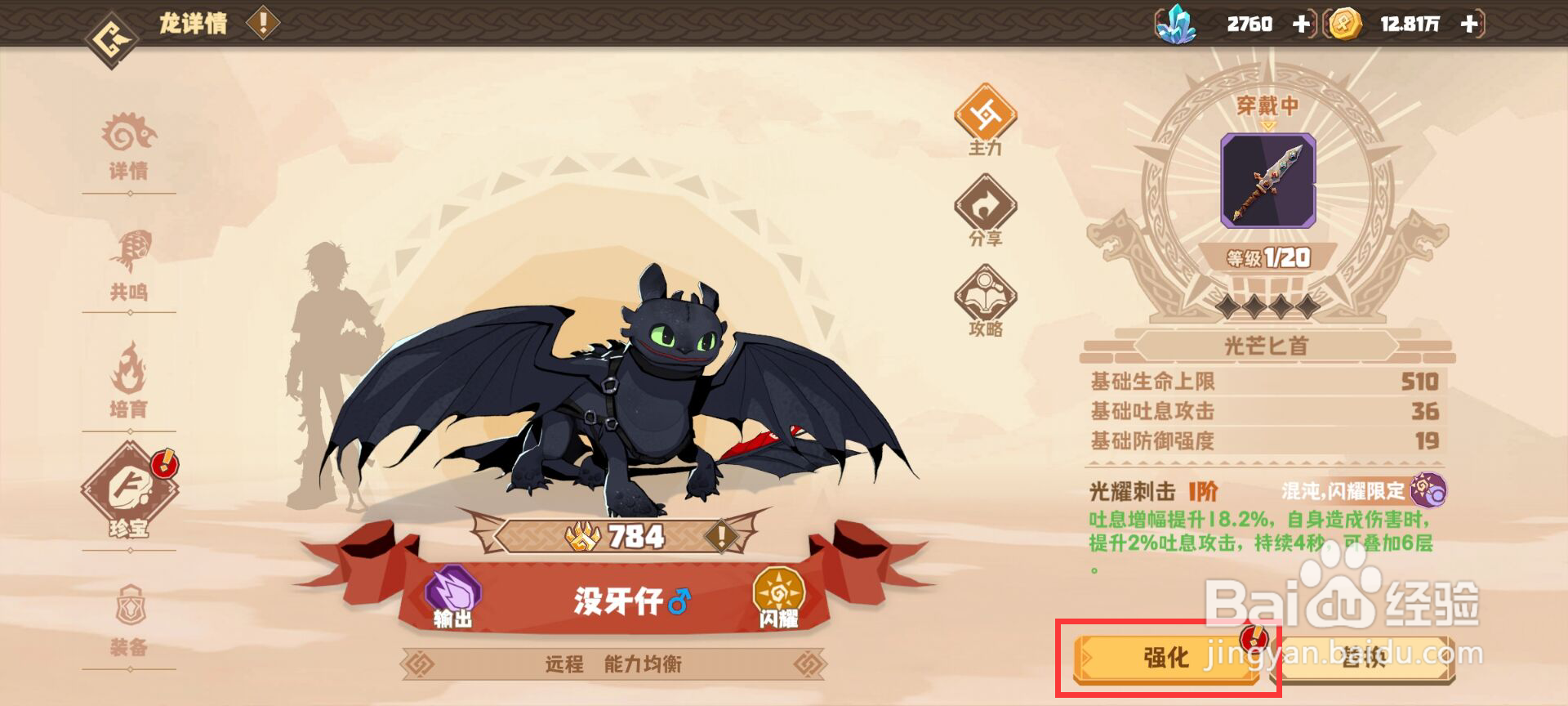
Task: Switch to the 龙详情 header tab
Action: 192,22
